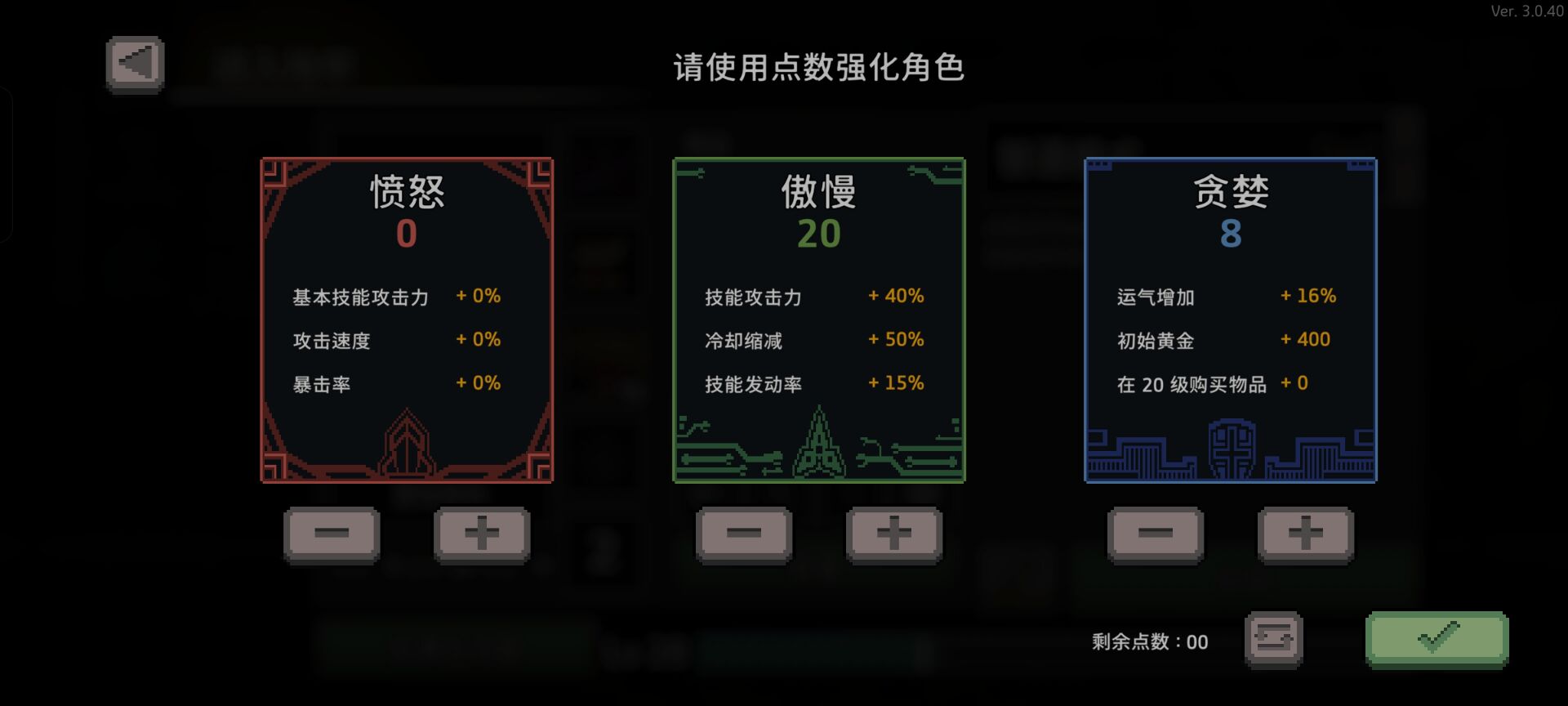Click the back arrow button top-left
The image size is (1568, 706).
(x=134, y=62)
